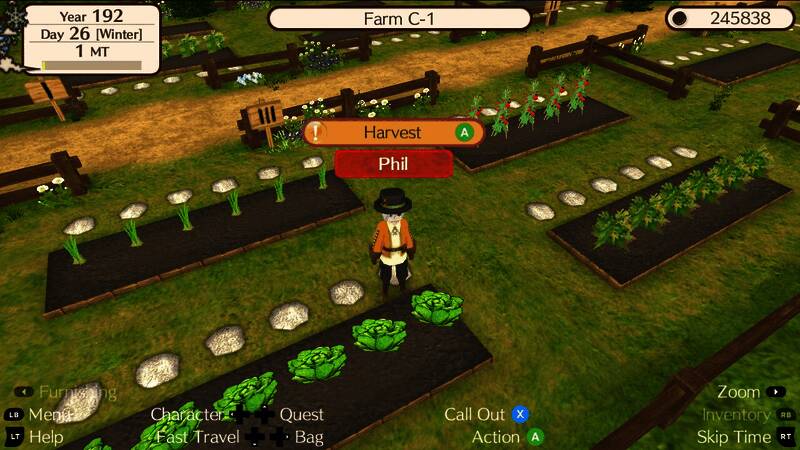Image resolution: width=800 pixels, height=450 pixels.
Task: Select the orange Harvest action prompt
Action: (x=393, y=132)
